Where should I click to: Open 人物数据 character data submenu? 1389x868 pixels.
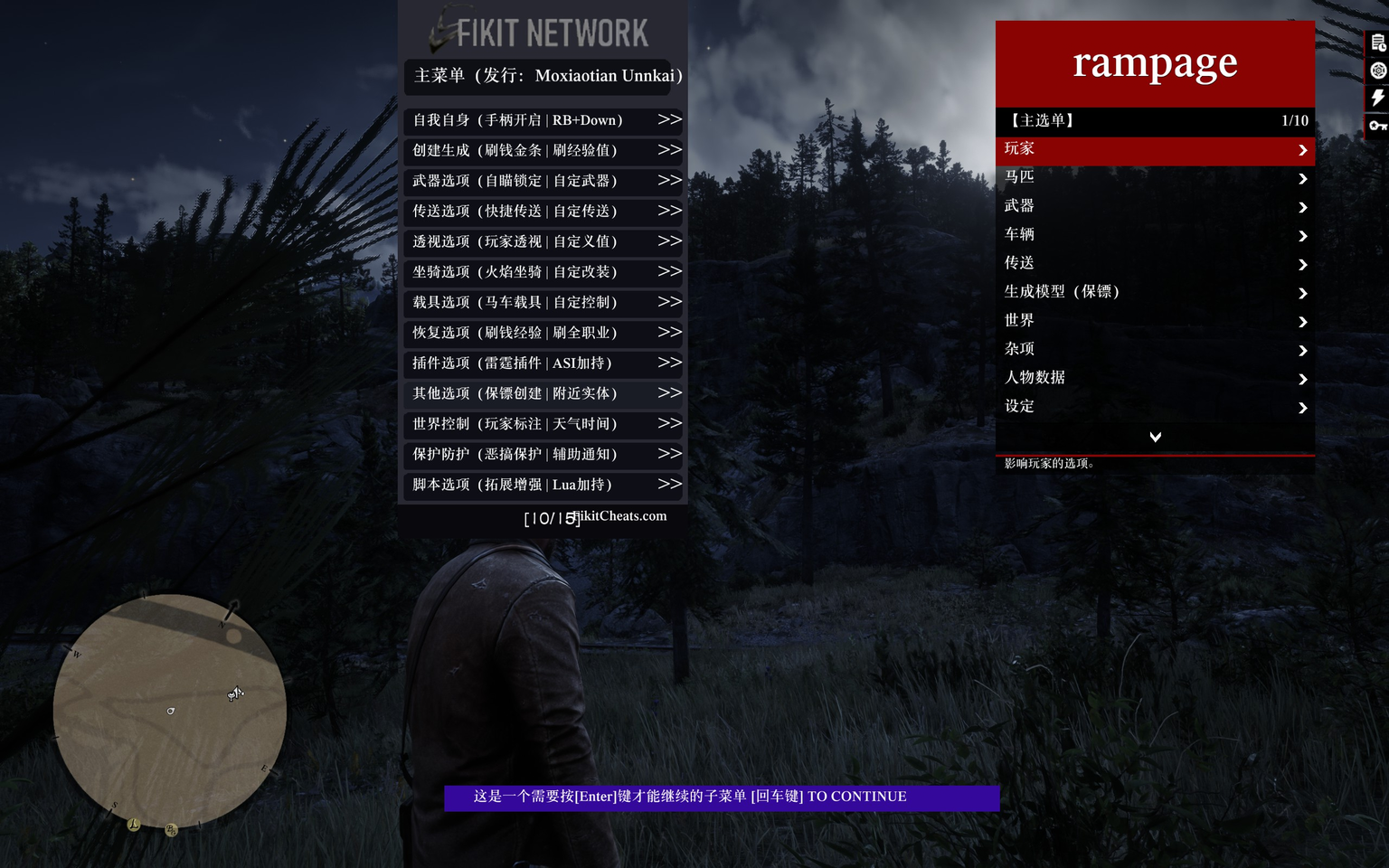pyautogui.click(x=1155, y=378)
